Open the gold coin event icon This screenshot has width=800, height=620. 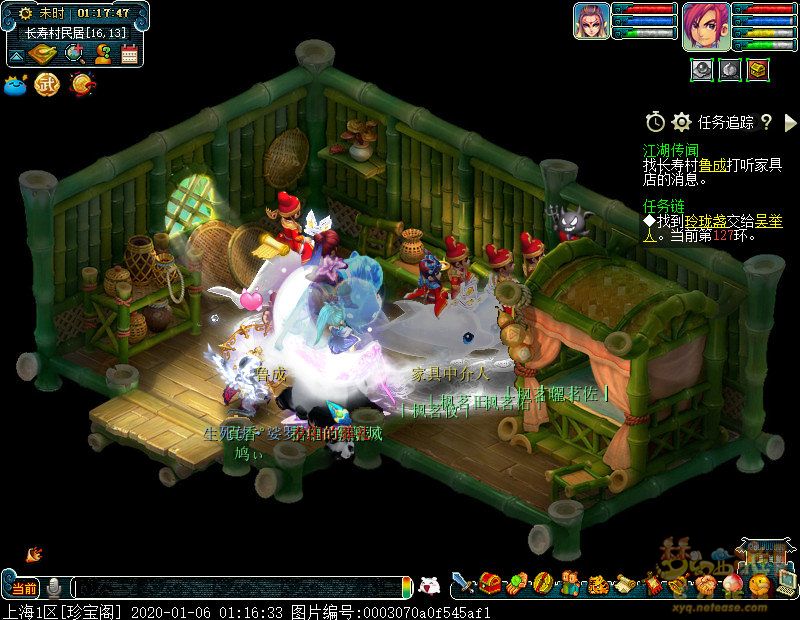pos(82,85)
